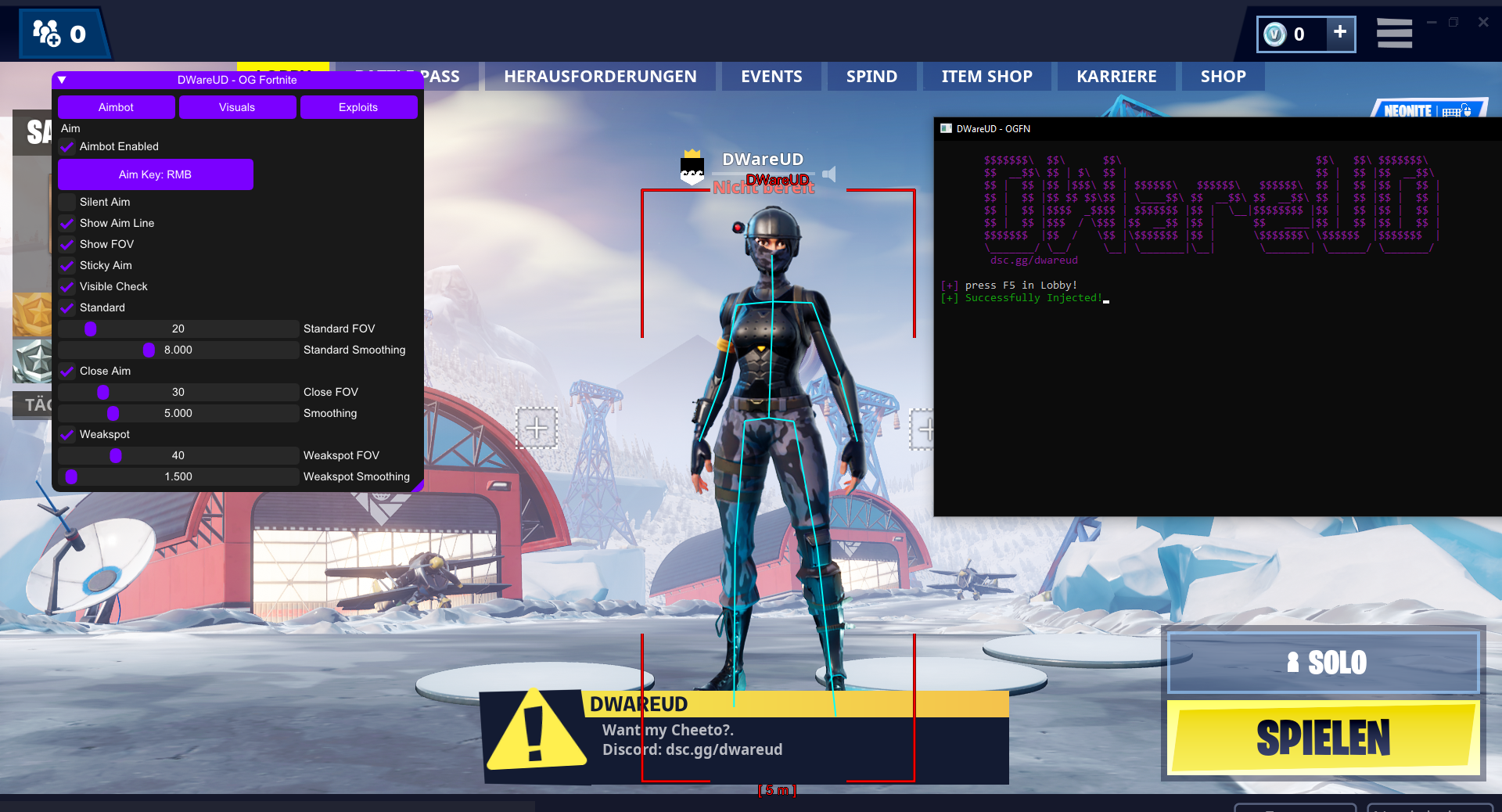Image resolution: width=1502 pixels, height=812 pixels.
Task: Open the SOLO game mode selector
Action: [x=1324, y=662]
